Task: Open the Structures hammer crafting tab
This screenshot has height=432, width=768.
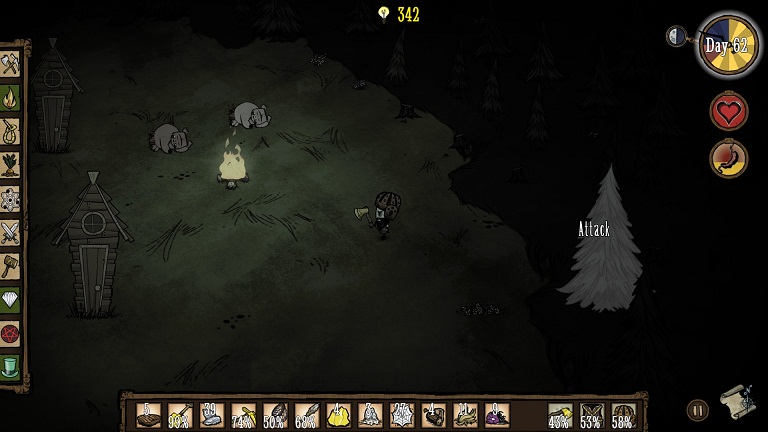Action: (11, 265)
